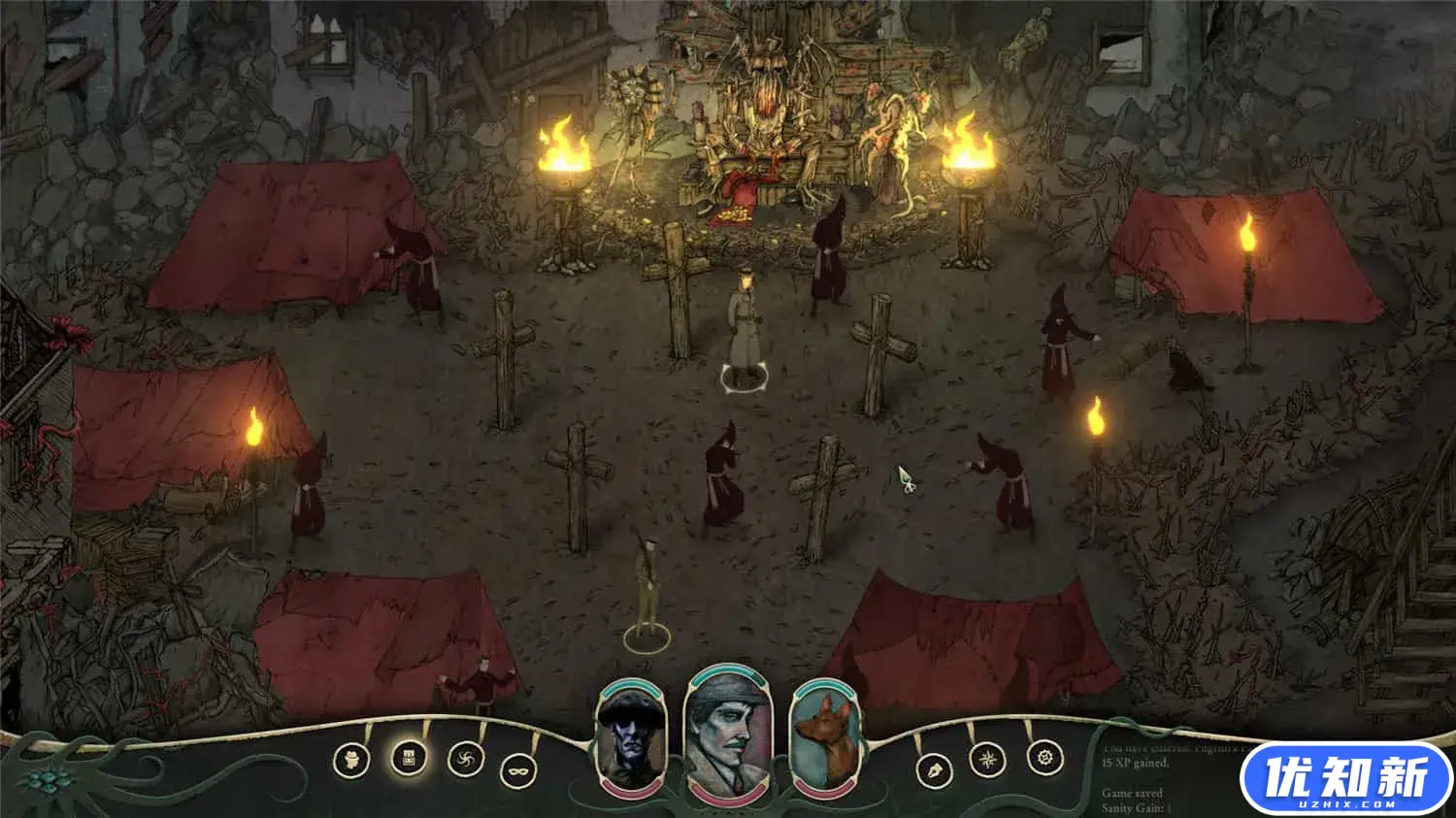
Task: Click the spiral swirl icon
Action: click(466, 759)
